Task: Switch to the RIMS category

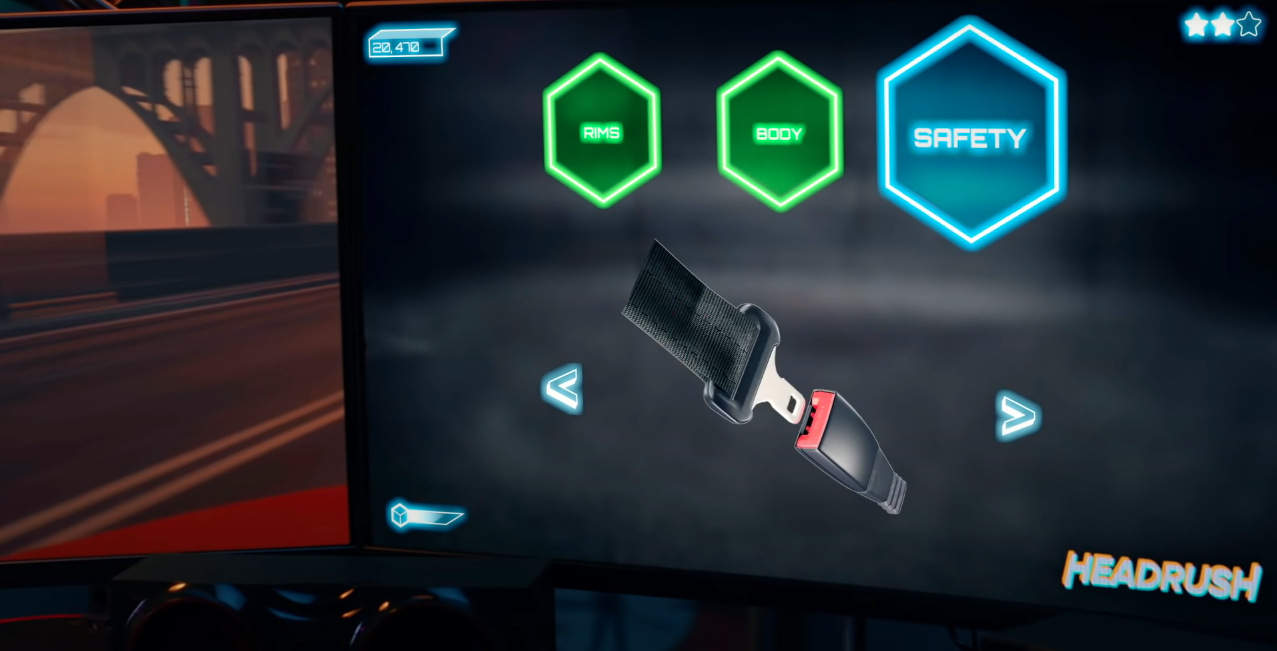Action: coord(601,131)
